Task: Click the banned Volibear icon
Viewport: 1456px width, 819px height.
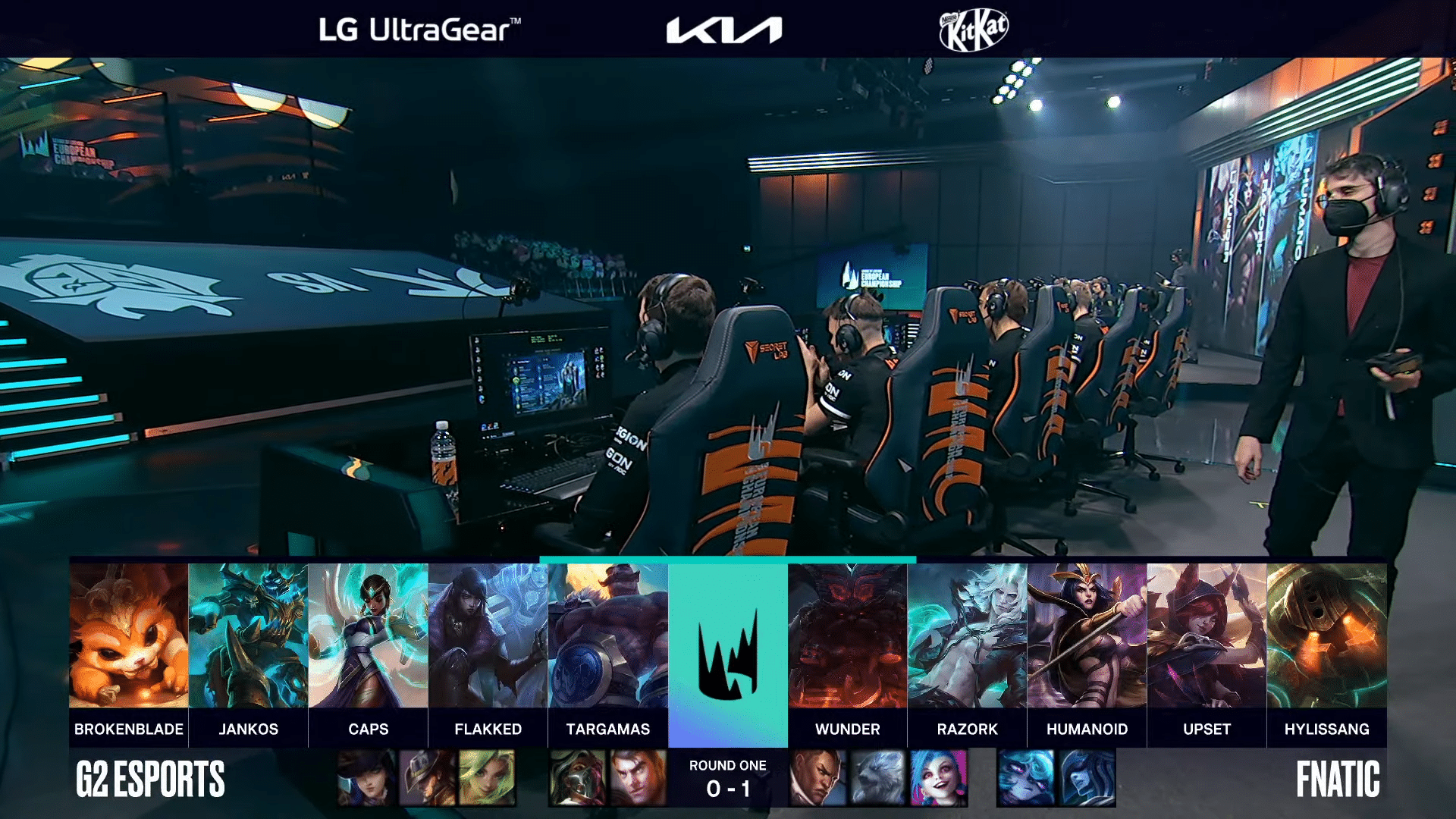Action: tap(877, 778)
